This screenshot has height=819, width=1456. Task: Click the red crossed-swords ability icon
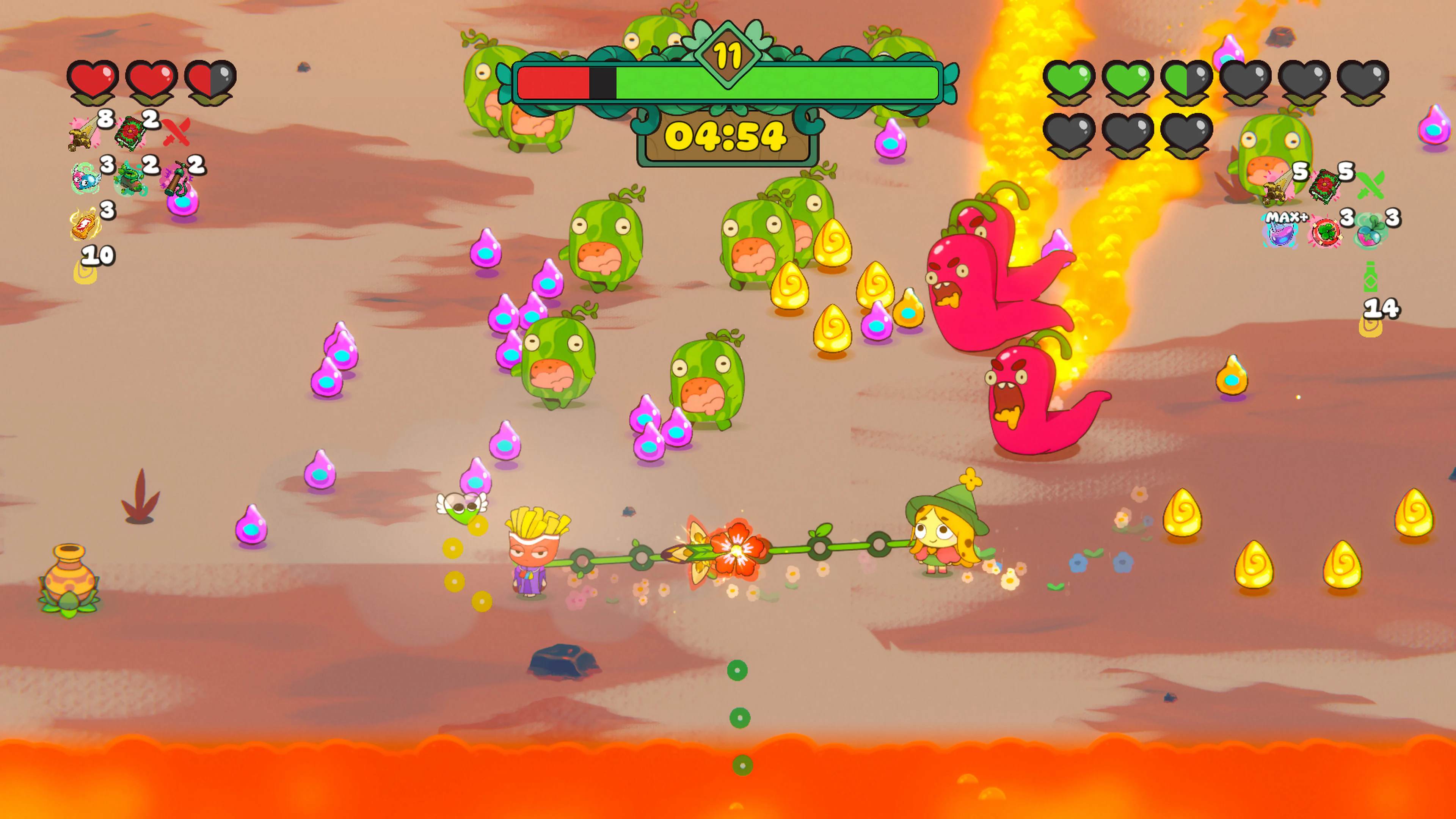click(x=176, y=133)
